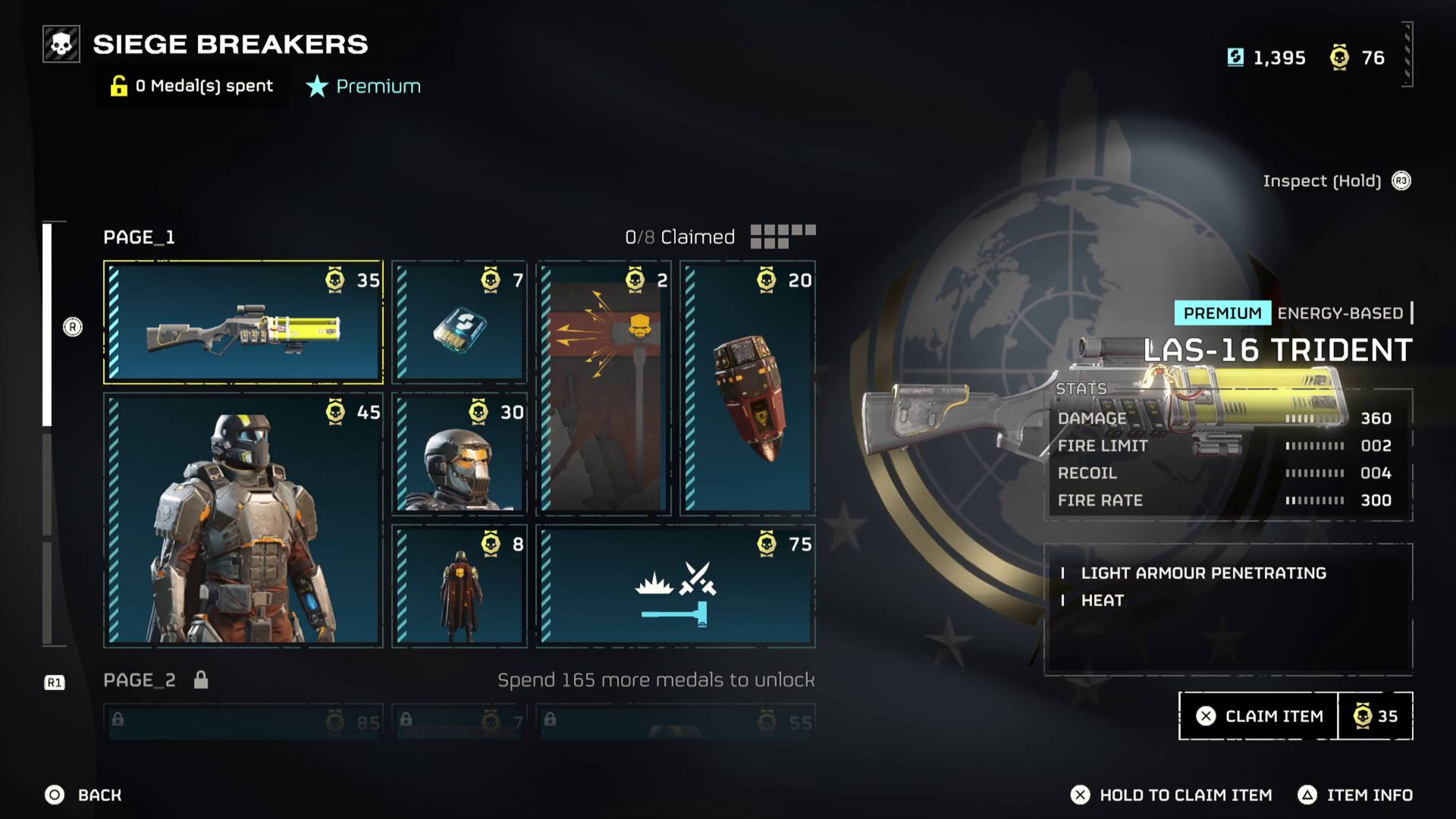Switch to the PAGE_1 tab
The image size is (1456, 819).
tap(139, 237)
